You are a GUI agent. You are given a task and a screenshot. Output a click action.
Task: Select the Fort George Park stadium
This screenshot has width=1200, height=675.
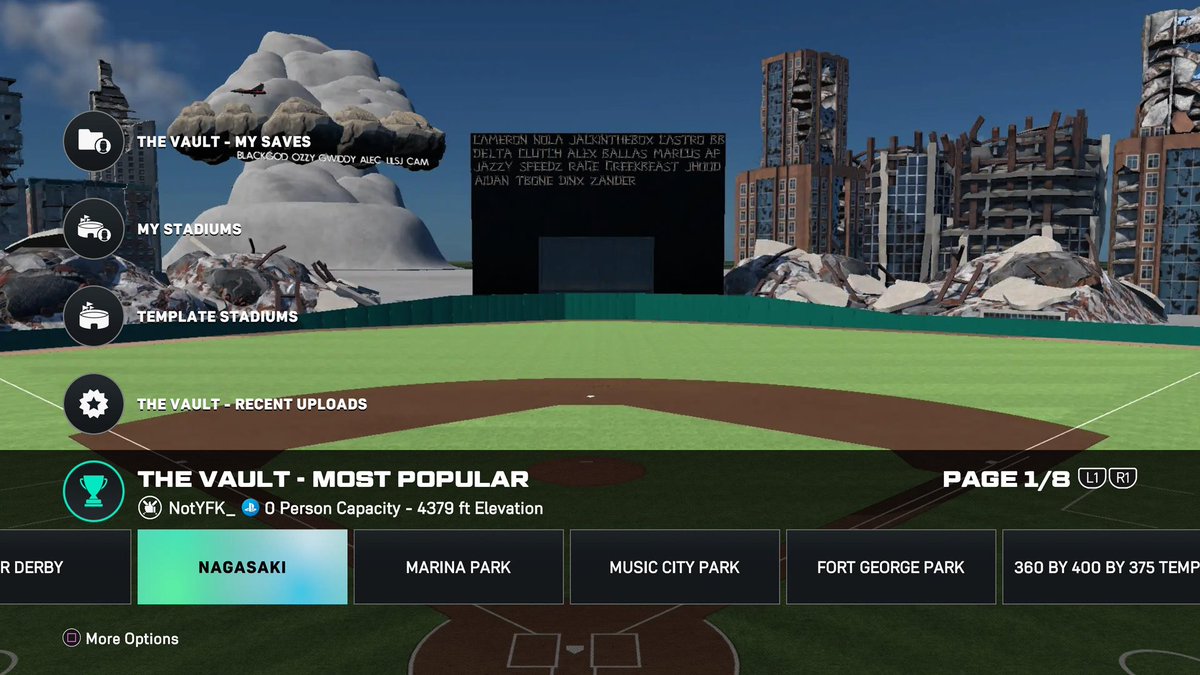(891, 567)
